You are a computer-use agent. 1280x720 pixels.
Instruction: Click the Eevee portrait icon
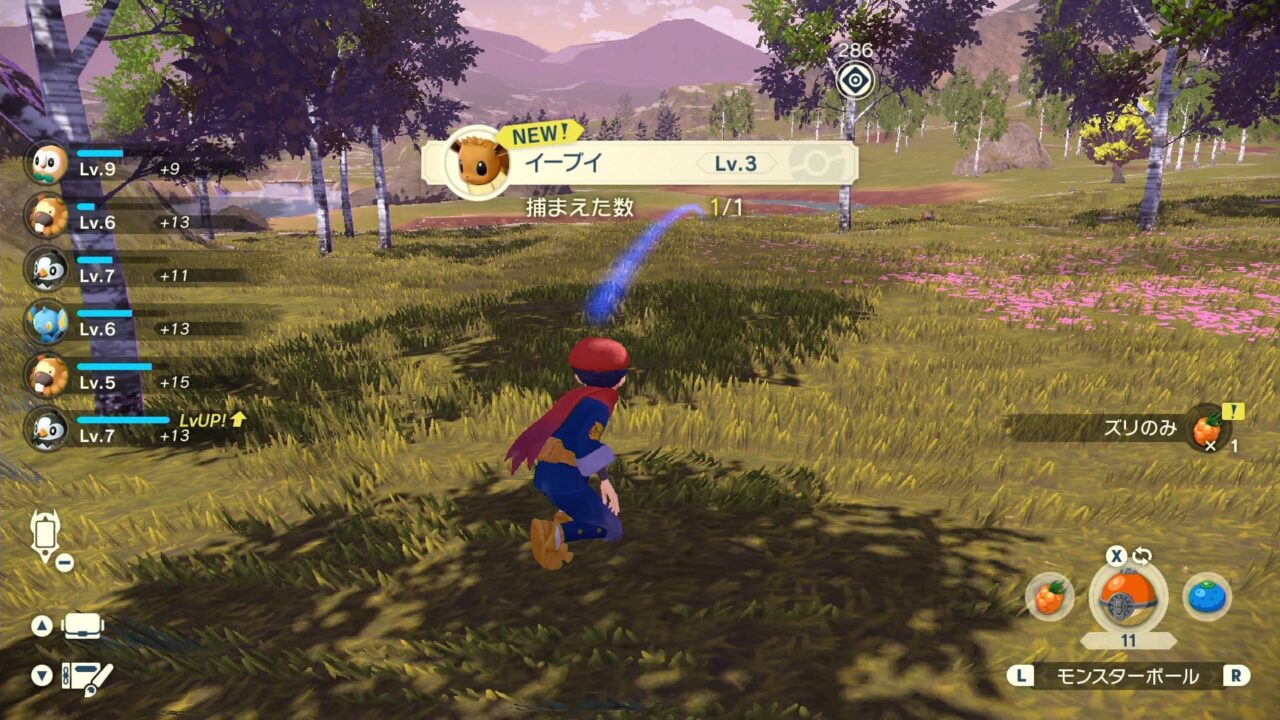pos(477,162)
